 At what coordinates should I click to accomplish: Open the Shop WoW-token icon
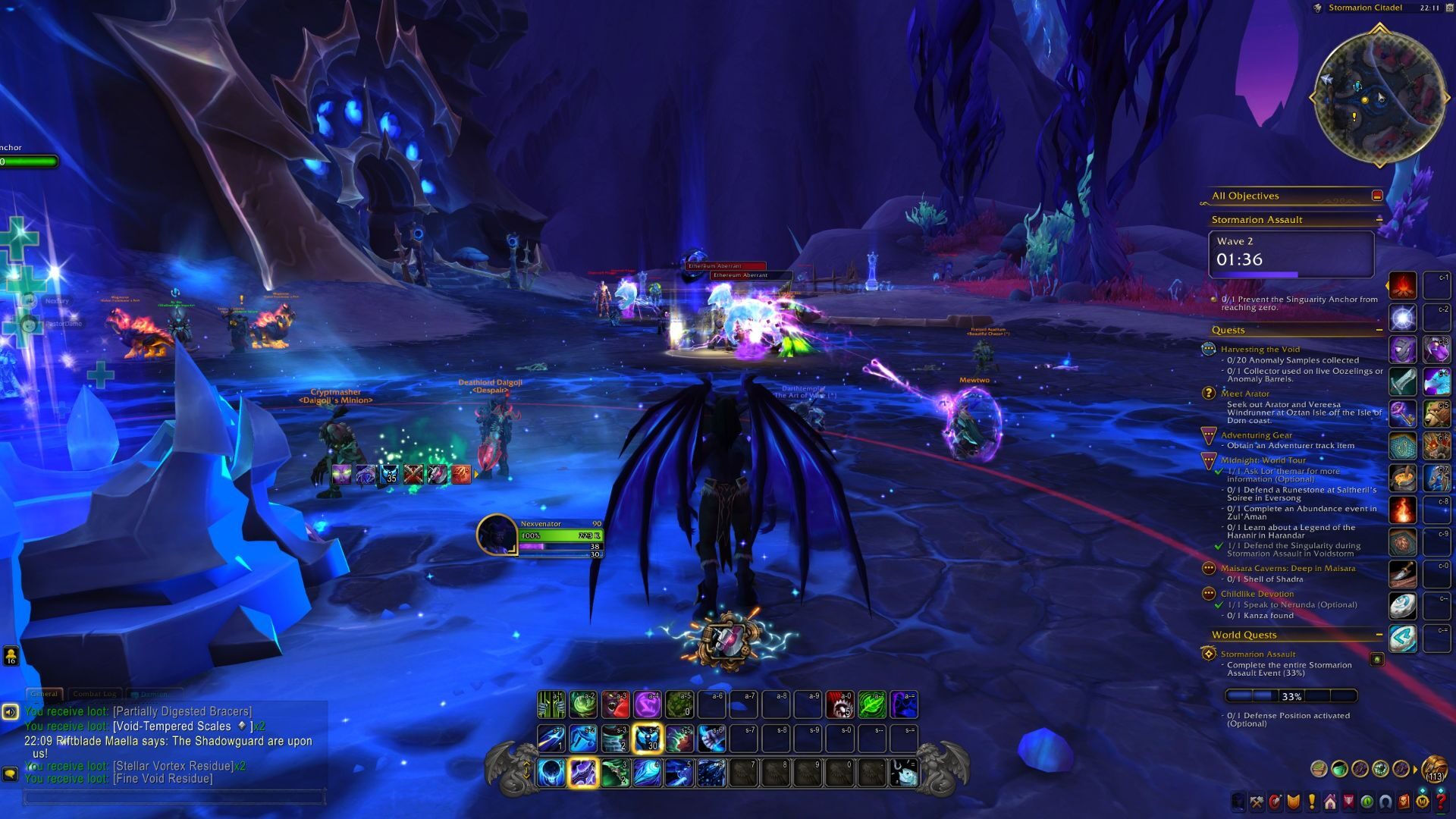click(x=1423, y=799)
